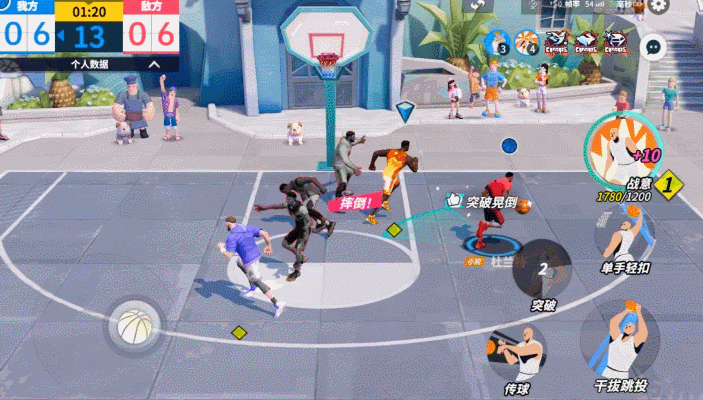
Task: Trigger the 单手轻扣 one-hand dunk skill
Action: (625, 236)
